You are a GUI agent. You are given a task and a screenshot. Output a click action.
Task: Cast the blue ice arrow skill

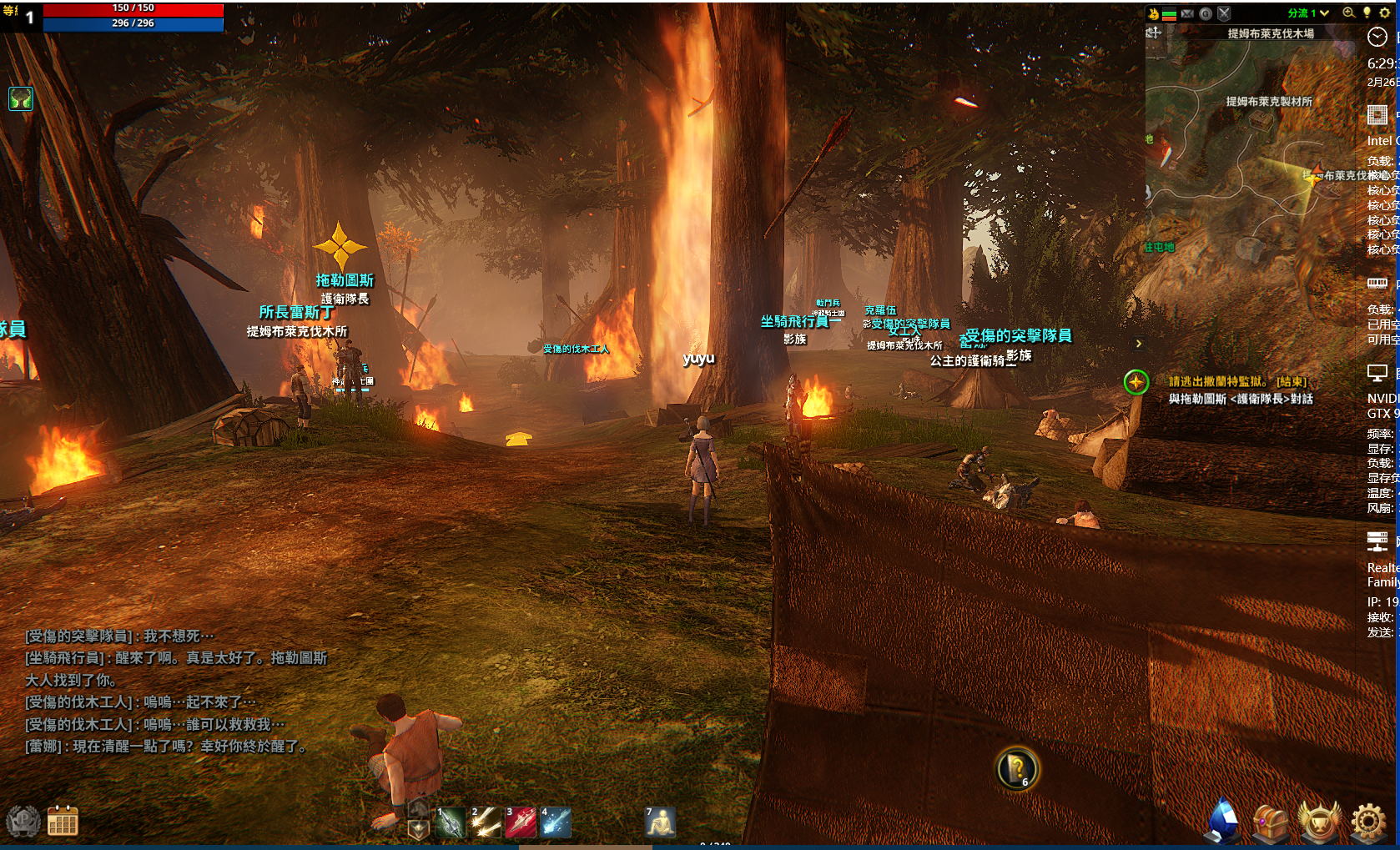click(x=556, y=822)
